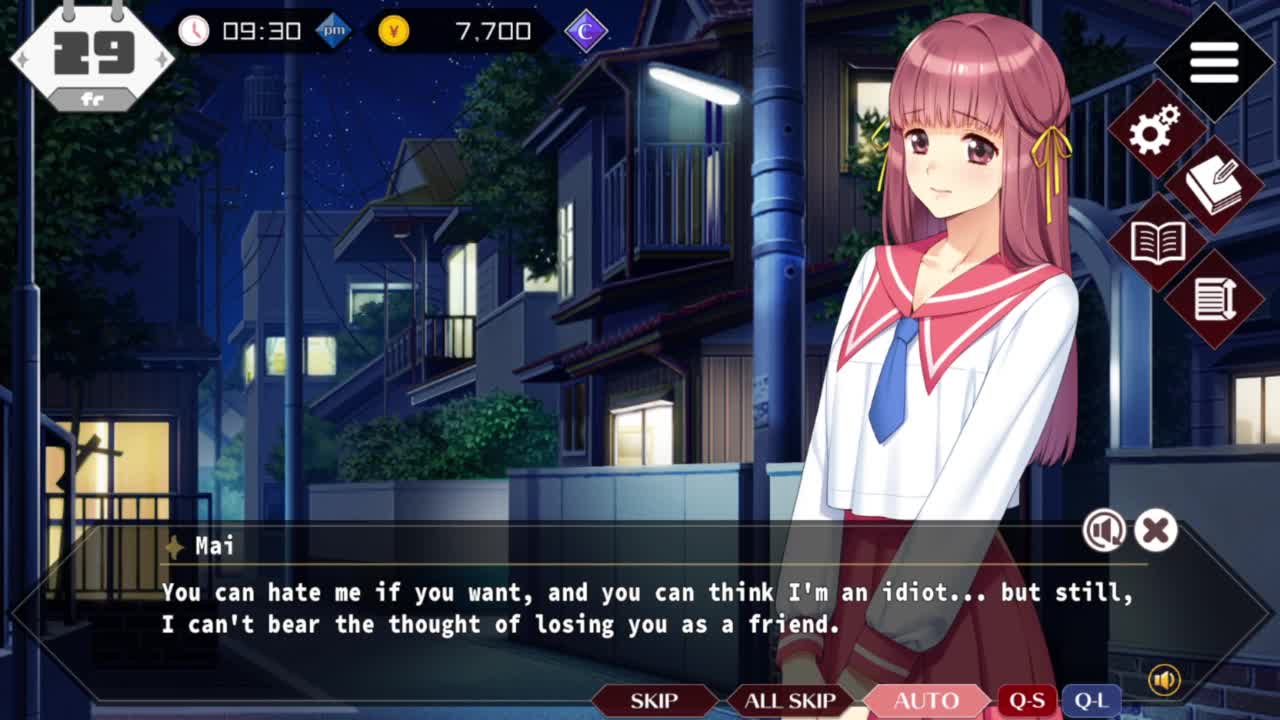Open the open-book icon

(x=1157, y=243)
